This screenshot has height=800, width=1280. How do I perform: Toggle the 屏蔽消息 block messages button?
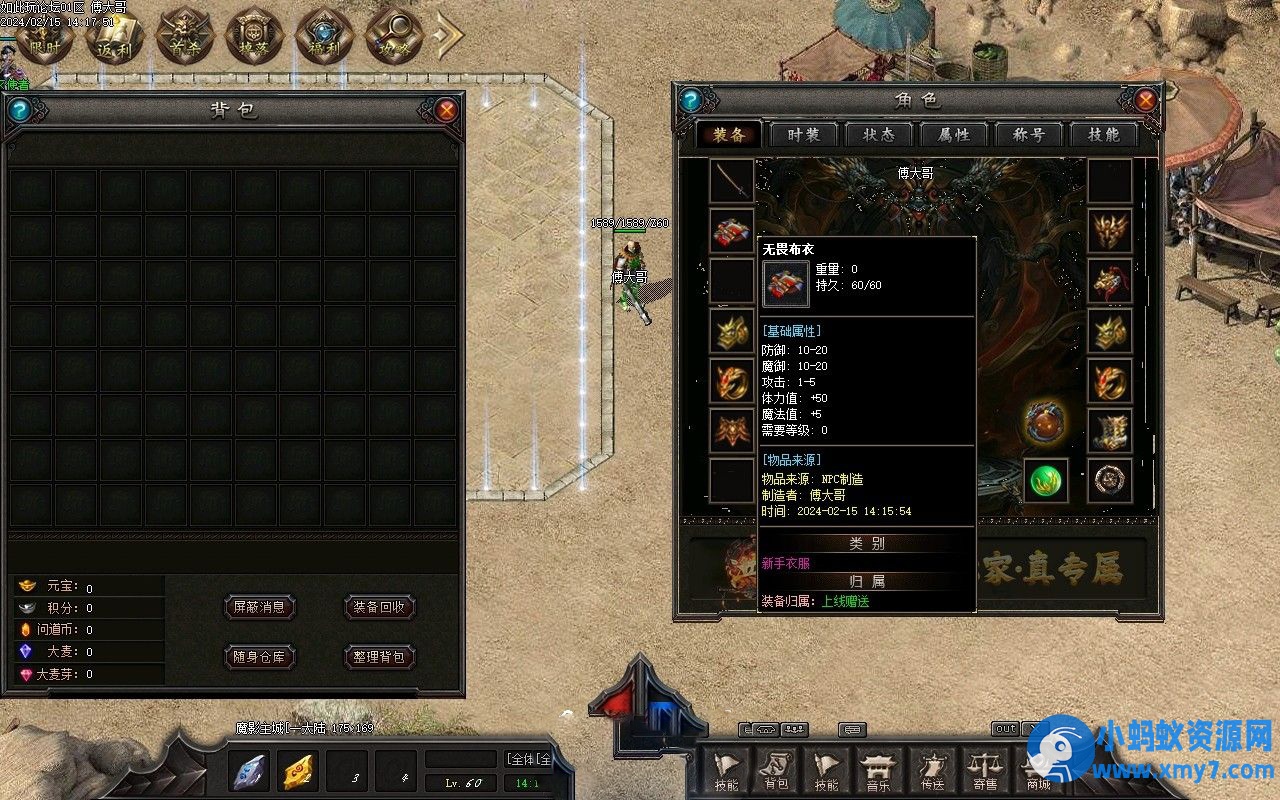[x=259, y=607]
